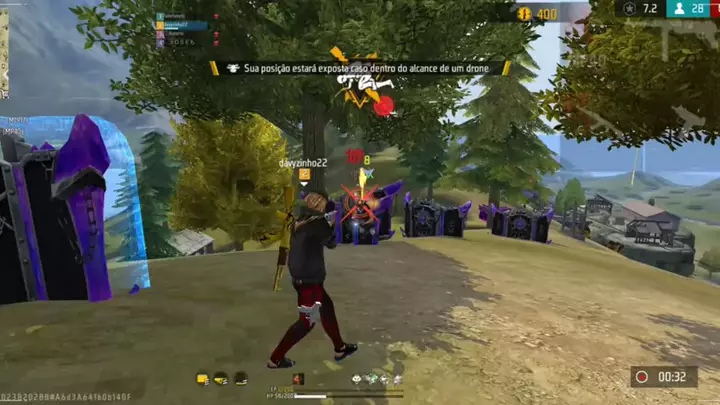This screenshot has height=405, width=720.
Task: Select dayyzinho22 in the squad list
Action: 184,25
